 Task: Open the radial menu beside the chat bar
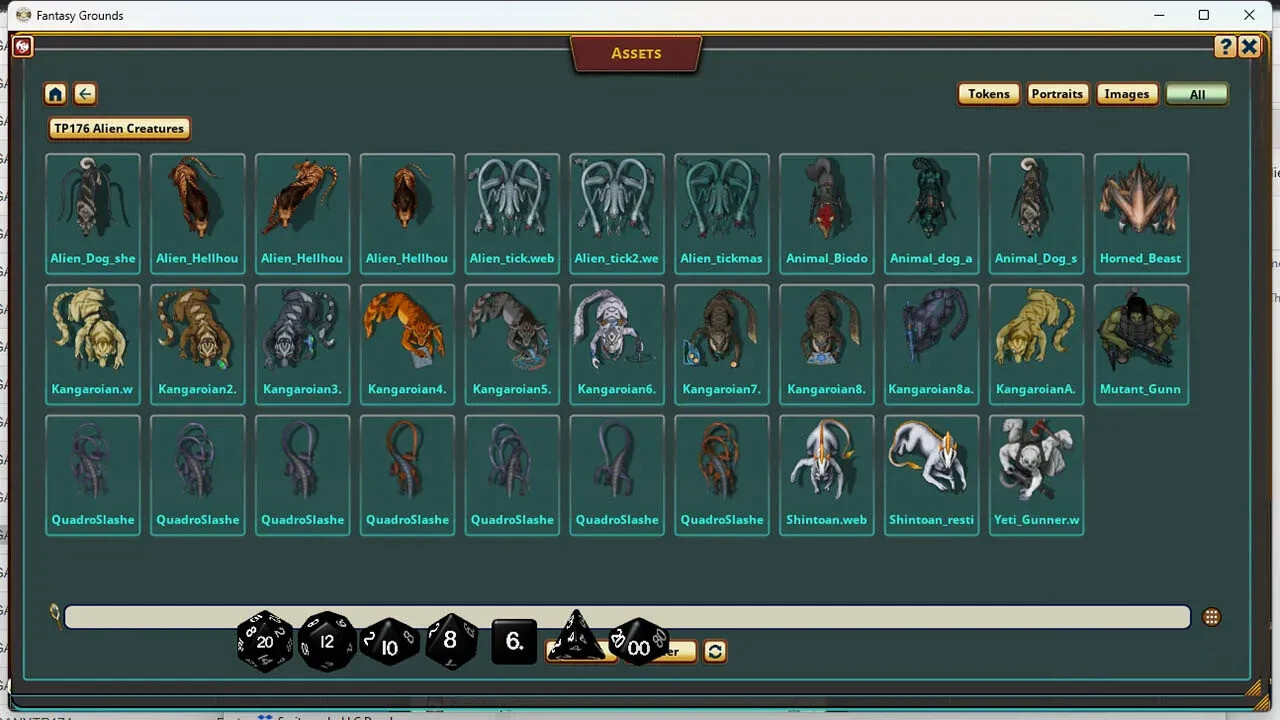[x=1211, y=617]
